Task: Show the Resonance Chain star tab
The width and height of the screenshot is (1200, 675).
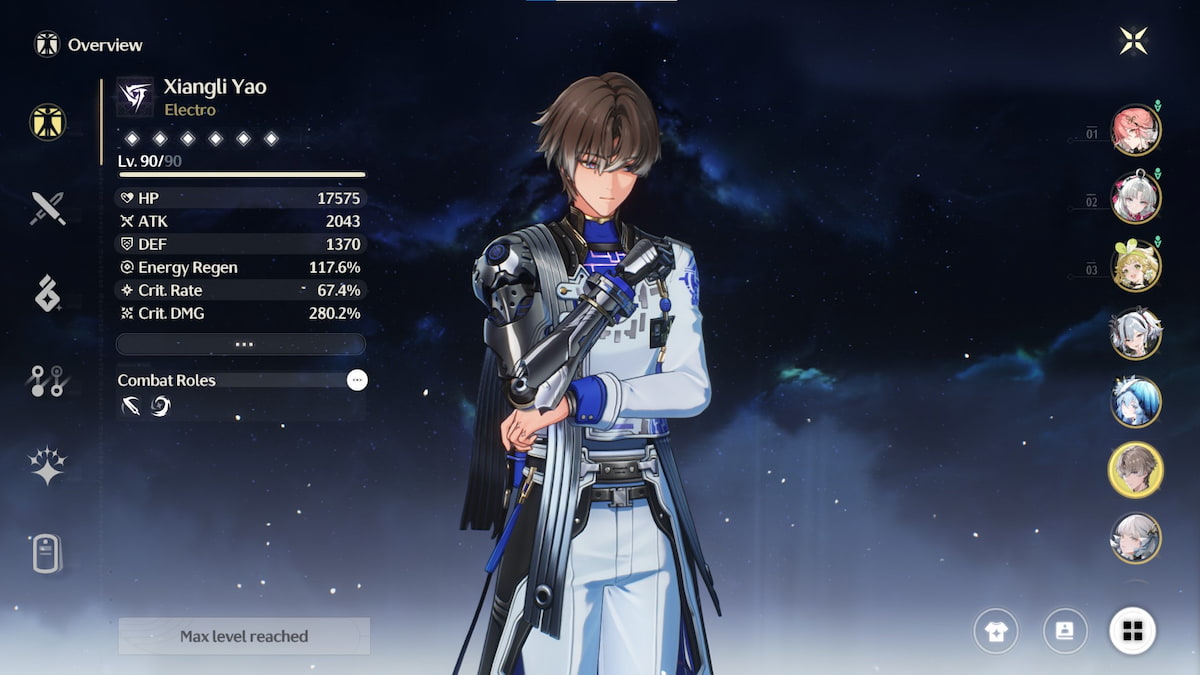Action: 48,466
